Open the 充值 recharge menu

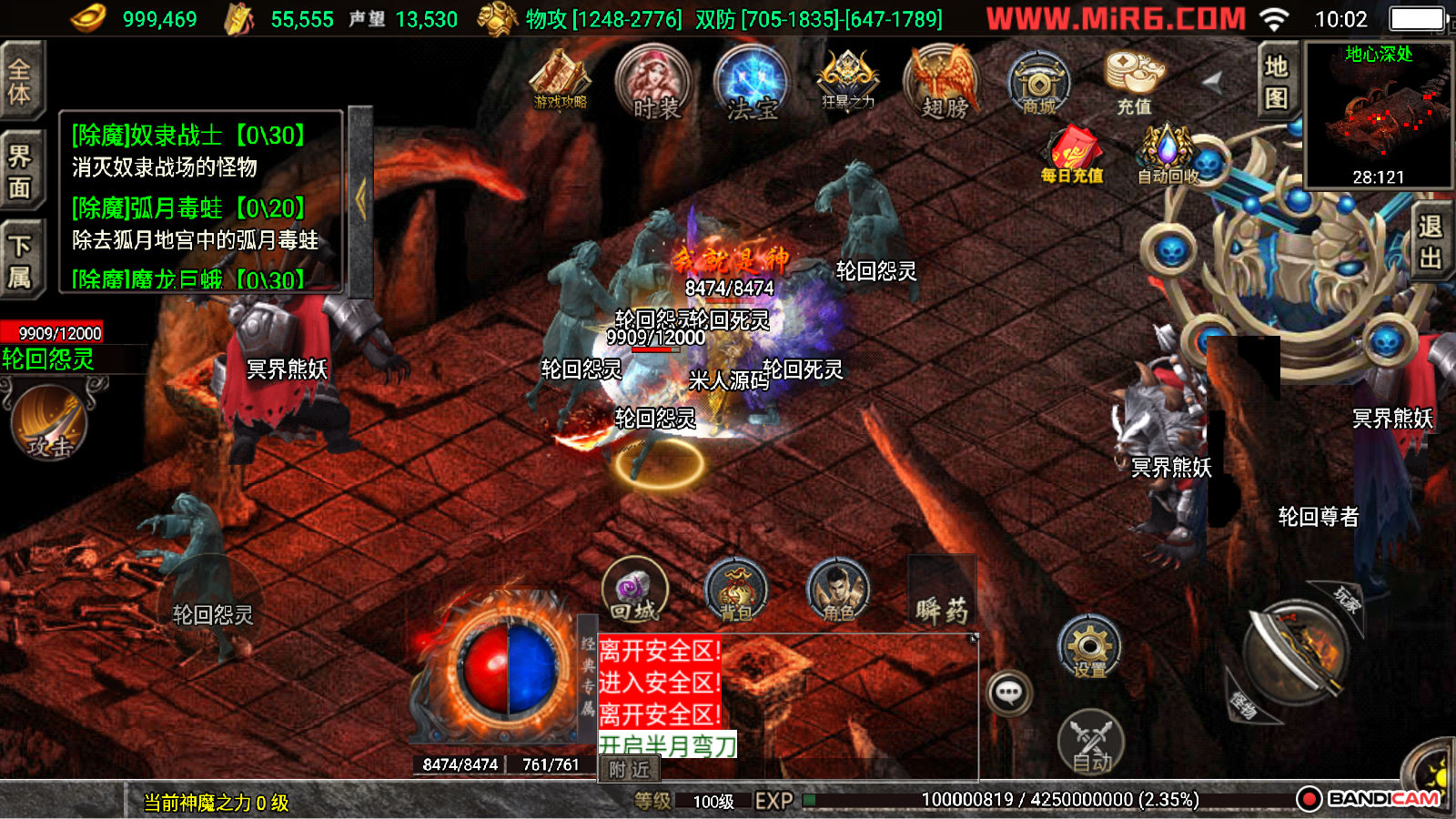click(1134, 82)
